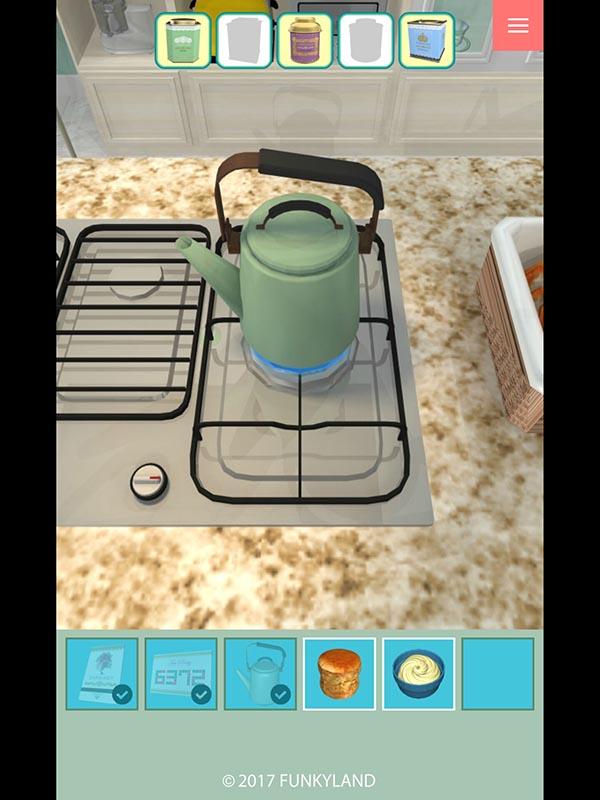
Task: Open the hamburger menu
Action: point(517,26)
